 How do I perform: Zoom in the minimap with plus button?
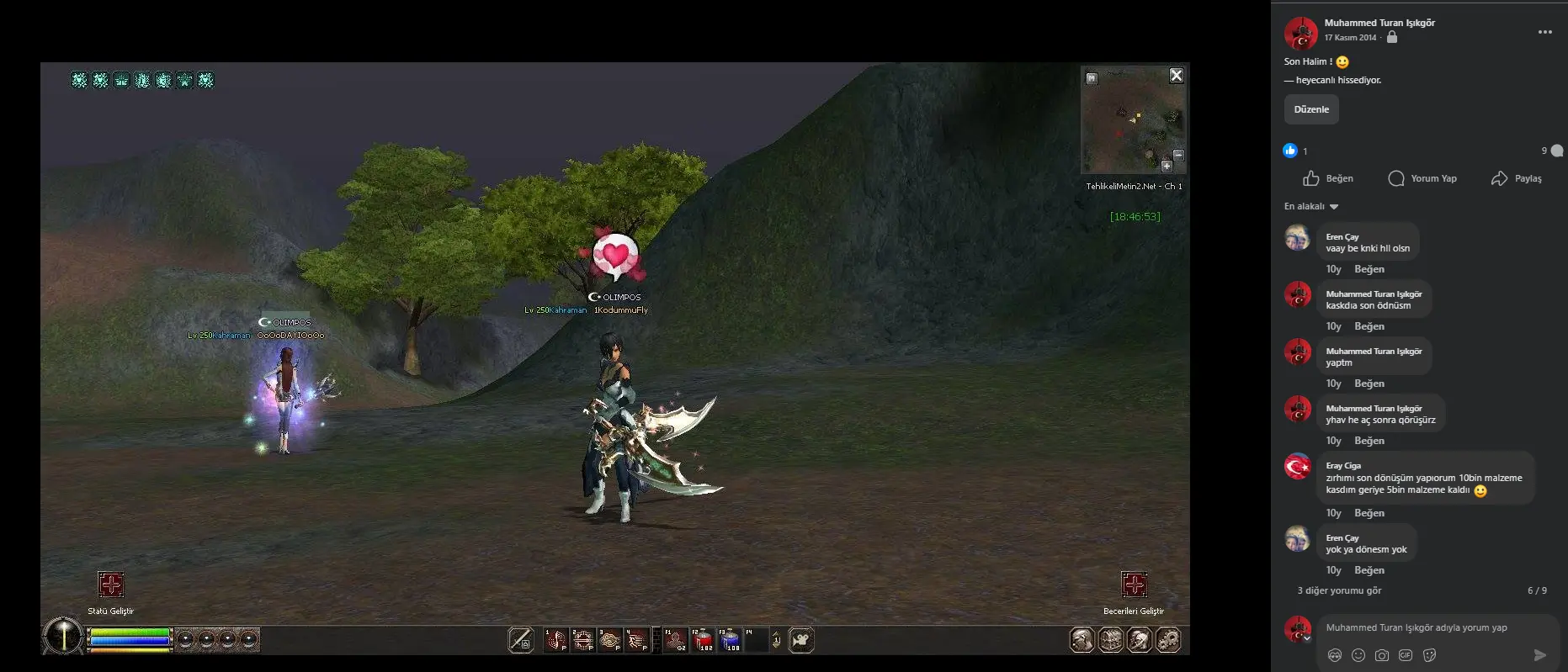[1167, 166]
